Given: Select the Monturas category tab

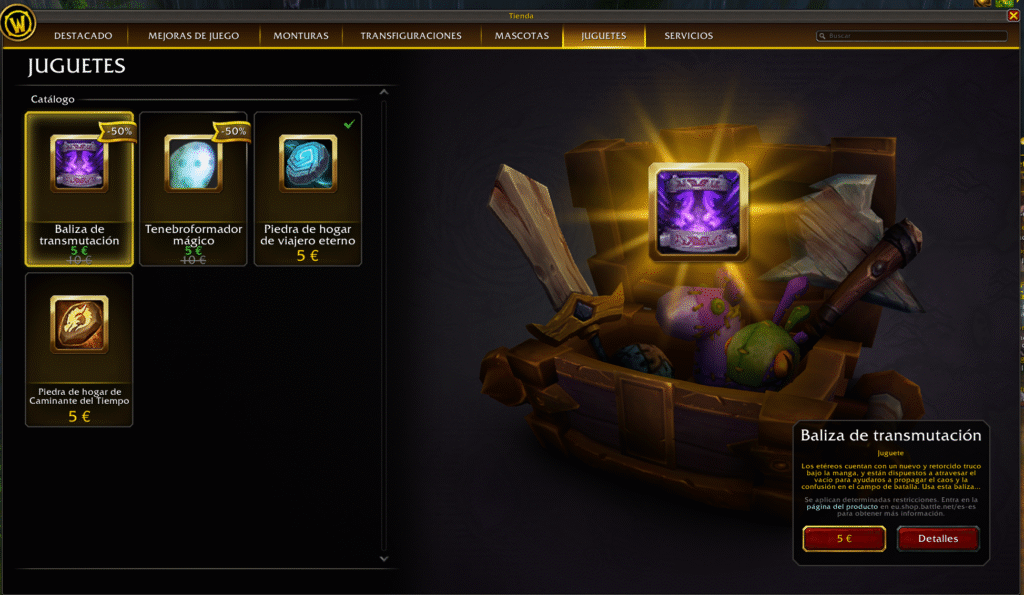Looking at the screenshot, I should (x=301, y=36).
